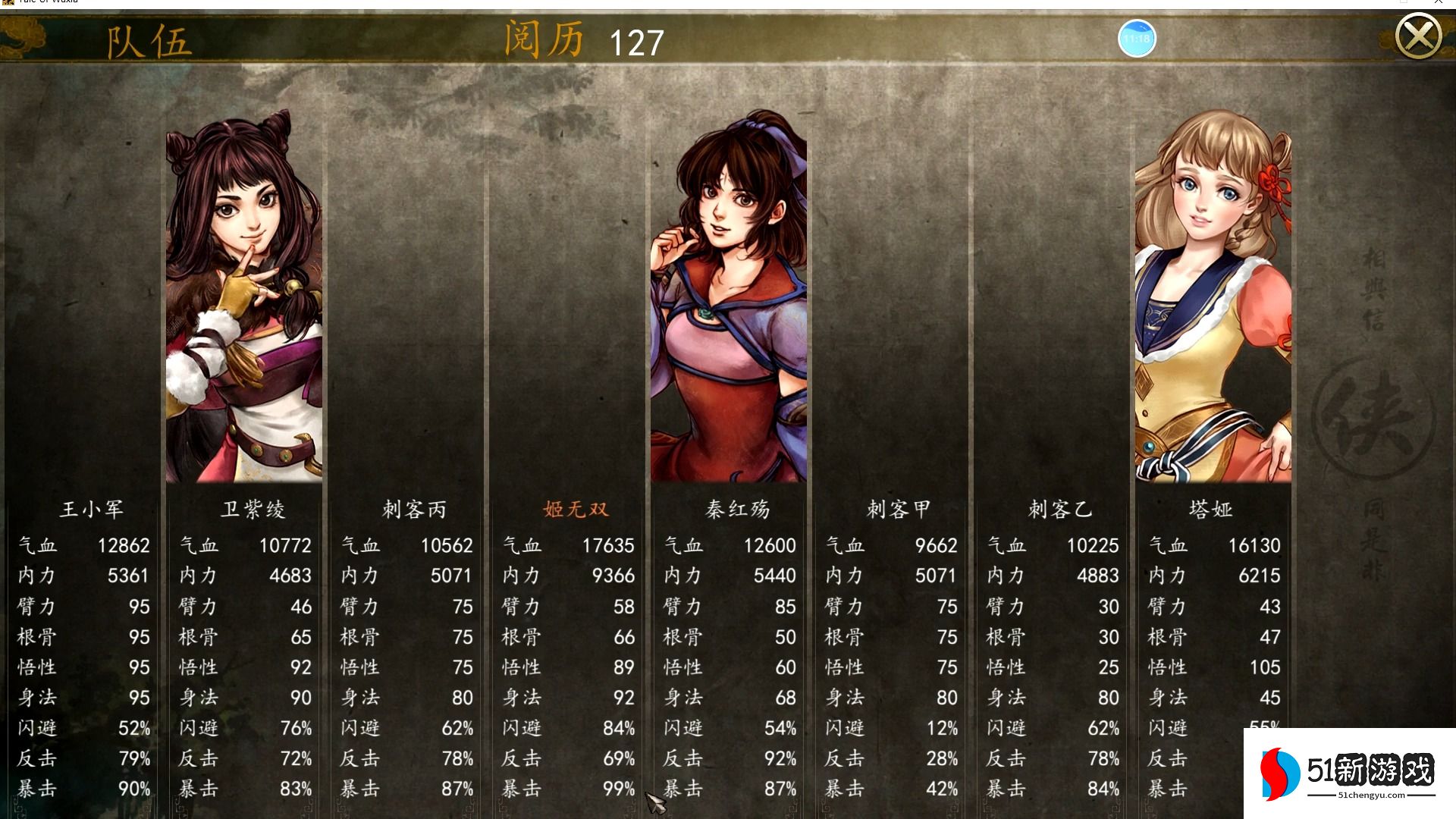Select 秦红殇's character portrait
Image resolution: width=1456 pixels, height=819 pixels.
point(728,303)
